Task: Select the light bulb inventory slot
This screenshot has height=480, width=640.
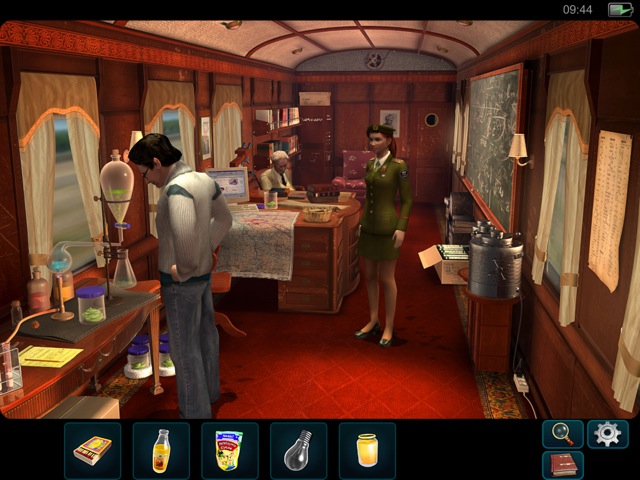Action: click(x=298, y=450)
